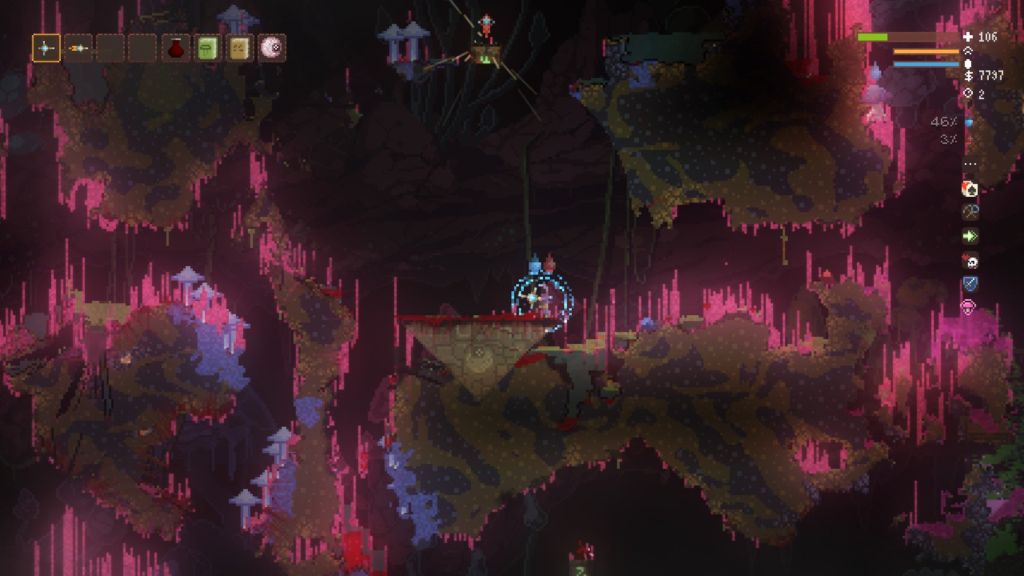Click the spade card perk icon
This screenshot has width=1024, height=576.
969,188
